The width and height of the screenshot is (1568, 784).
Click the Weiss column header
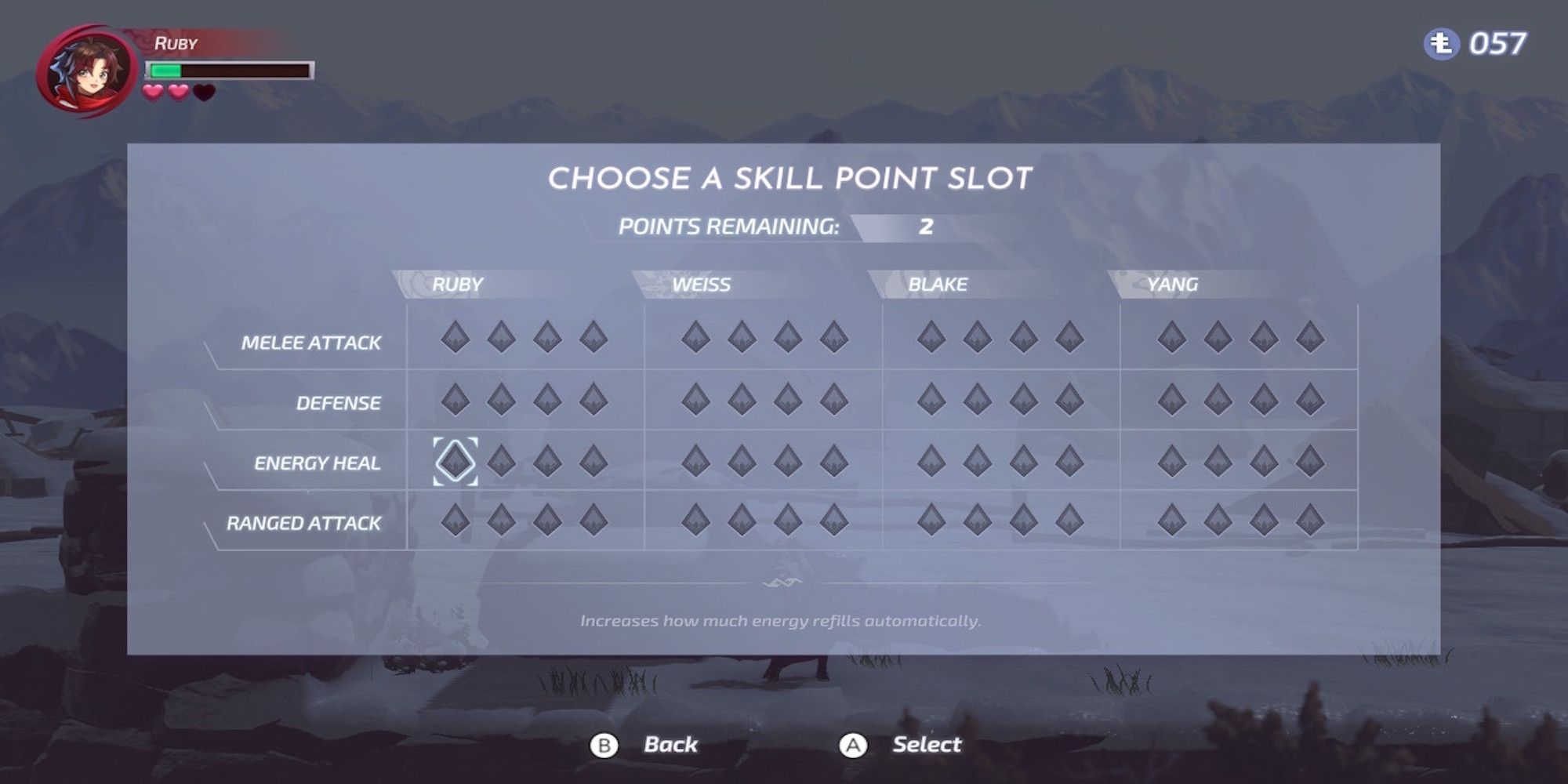click(703, 286)
